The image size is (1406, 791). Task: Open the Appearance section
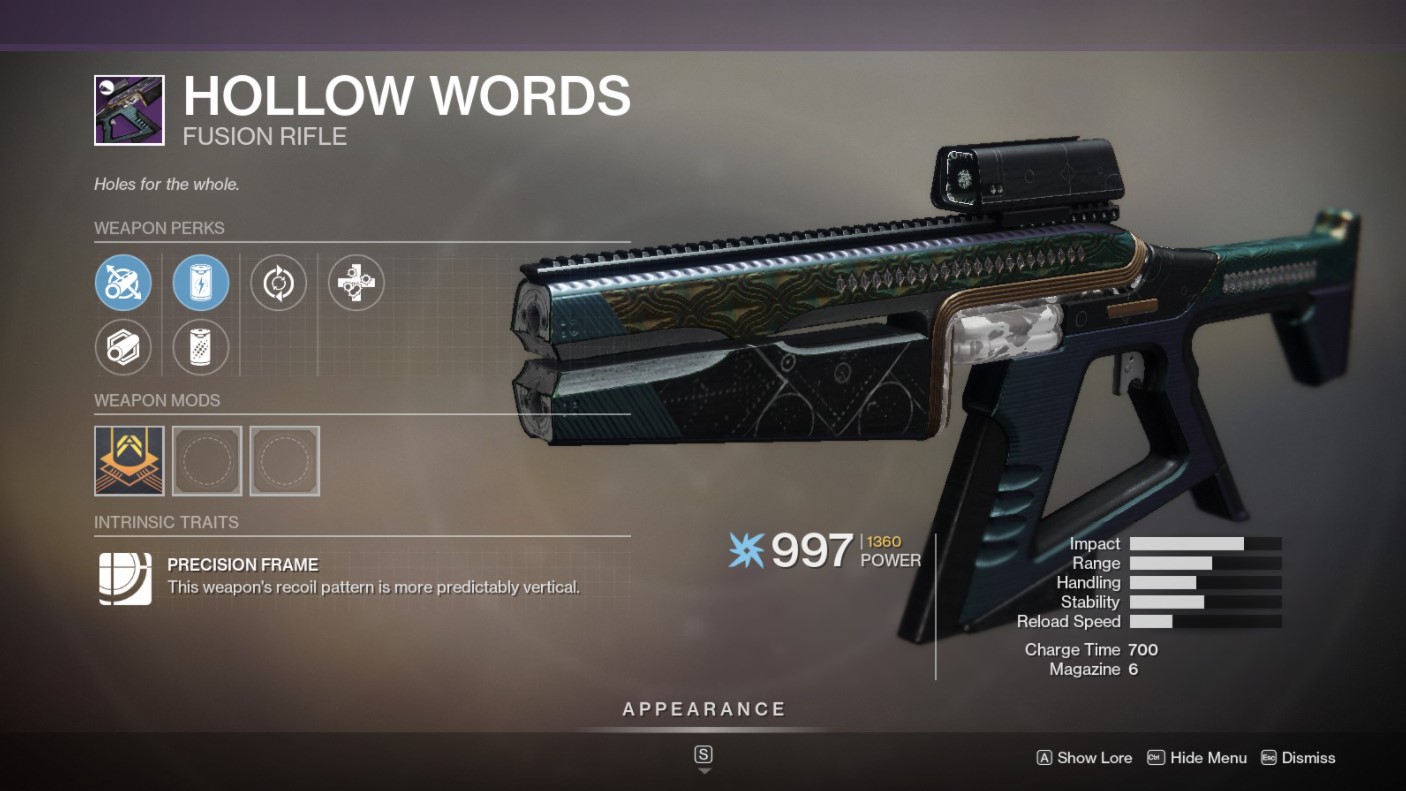point(704,710)
